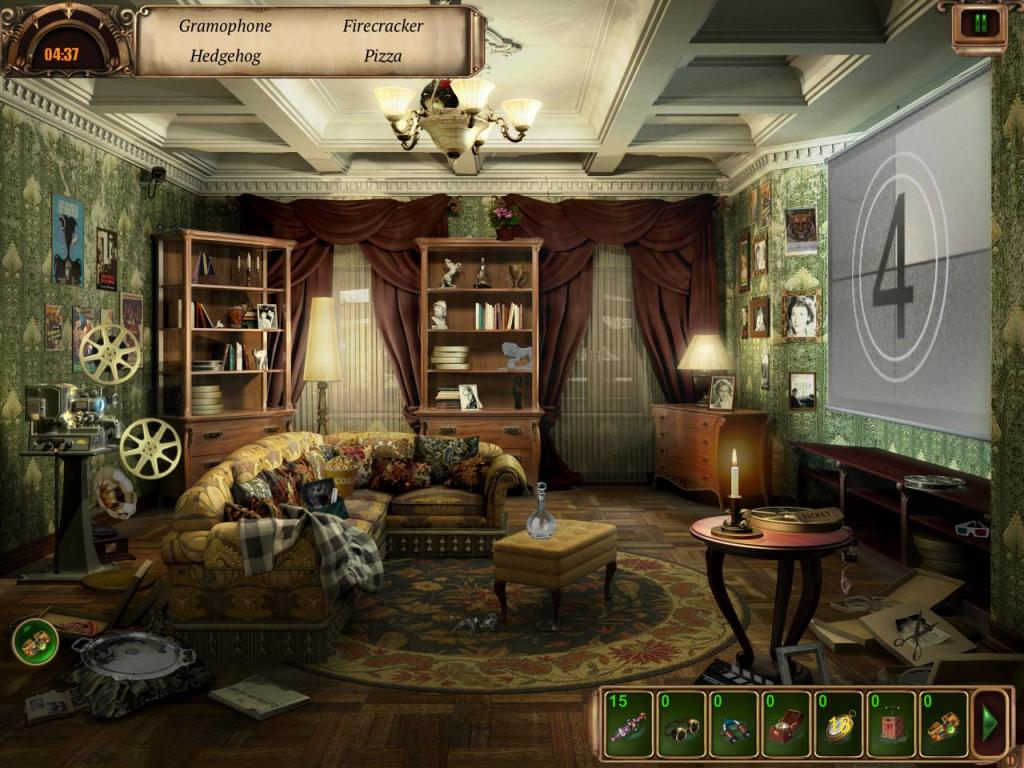
Task: Select the red treasure chest tool
Action: (786, 724)
